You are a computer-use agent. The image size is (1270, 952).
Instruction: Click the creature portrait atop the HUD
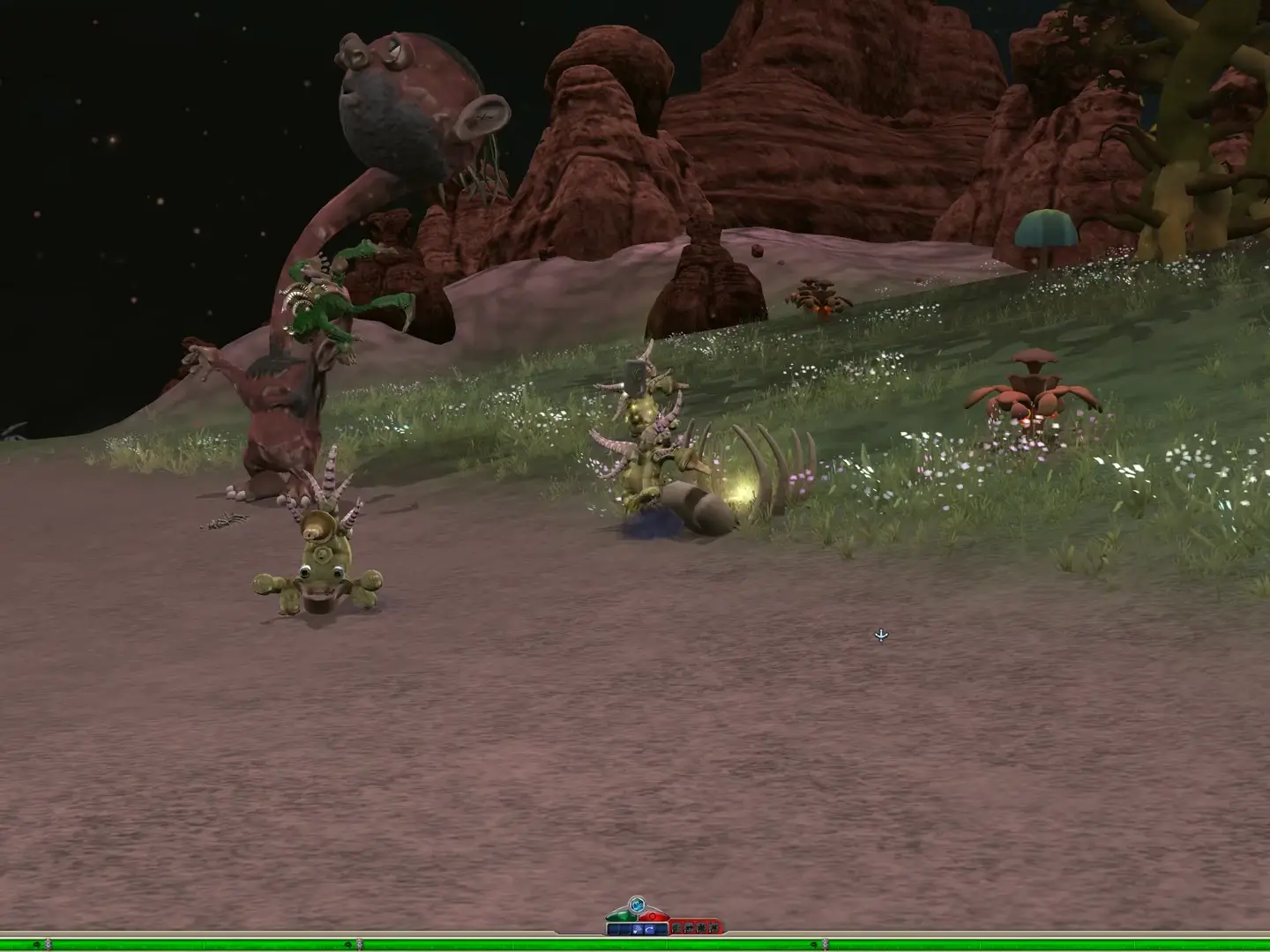638,905
